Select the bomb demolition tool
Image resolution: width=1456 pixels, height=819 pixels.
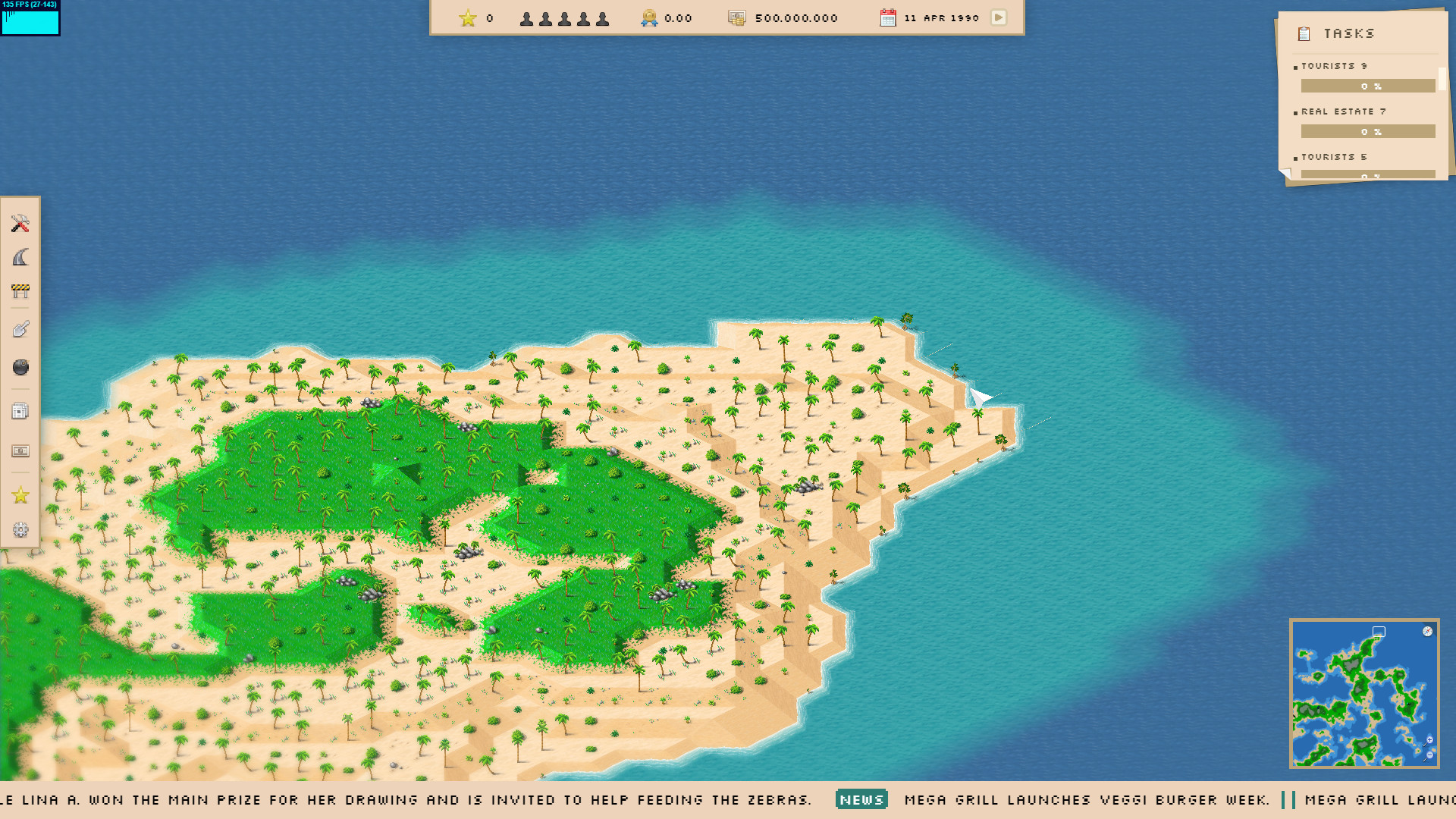click(20, 367)
